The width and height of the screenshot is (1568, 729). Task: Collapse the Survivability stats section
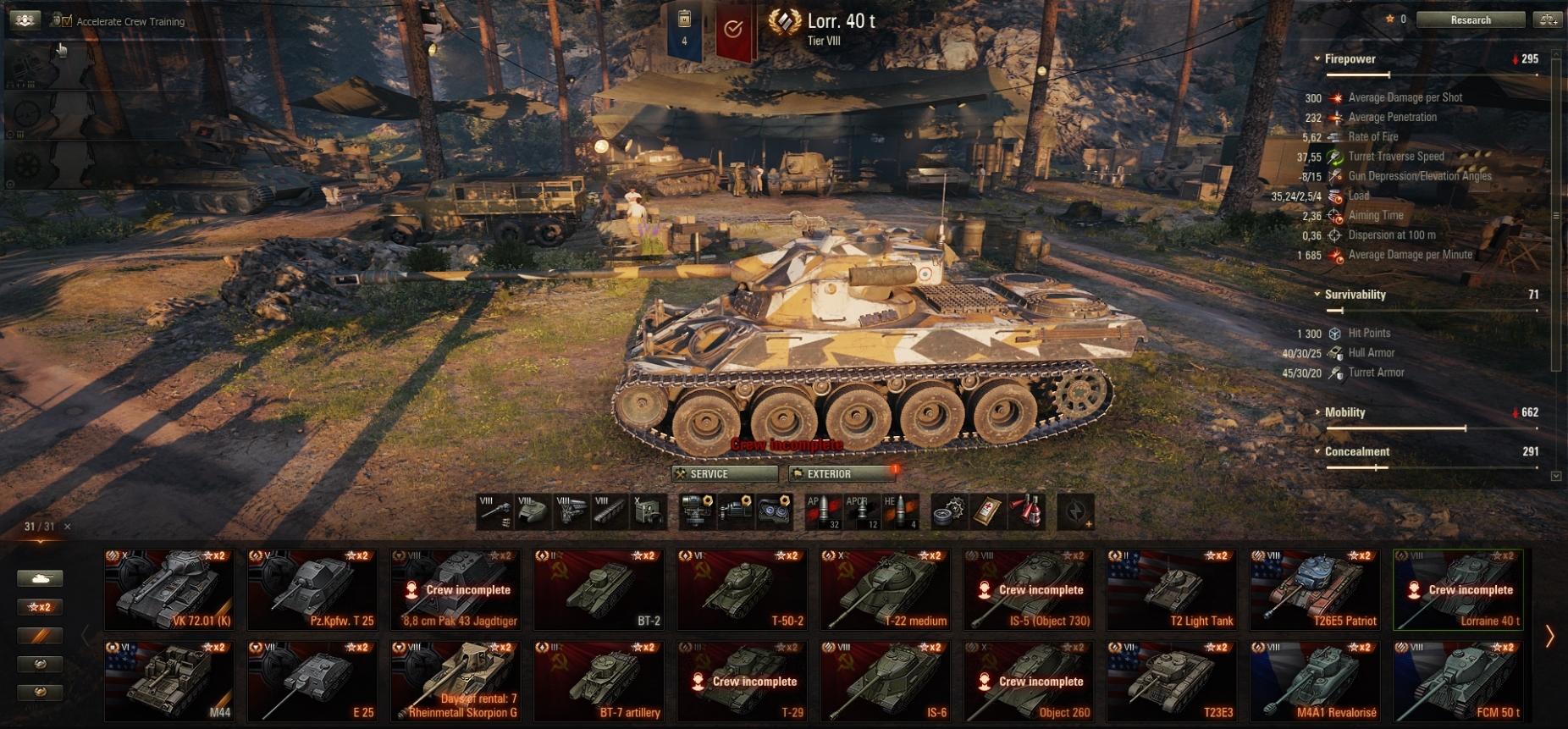(1317, 295)
